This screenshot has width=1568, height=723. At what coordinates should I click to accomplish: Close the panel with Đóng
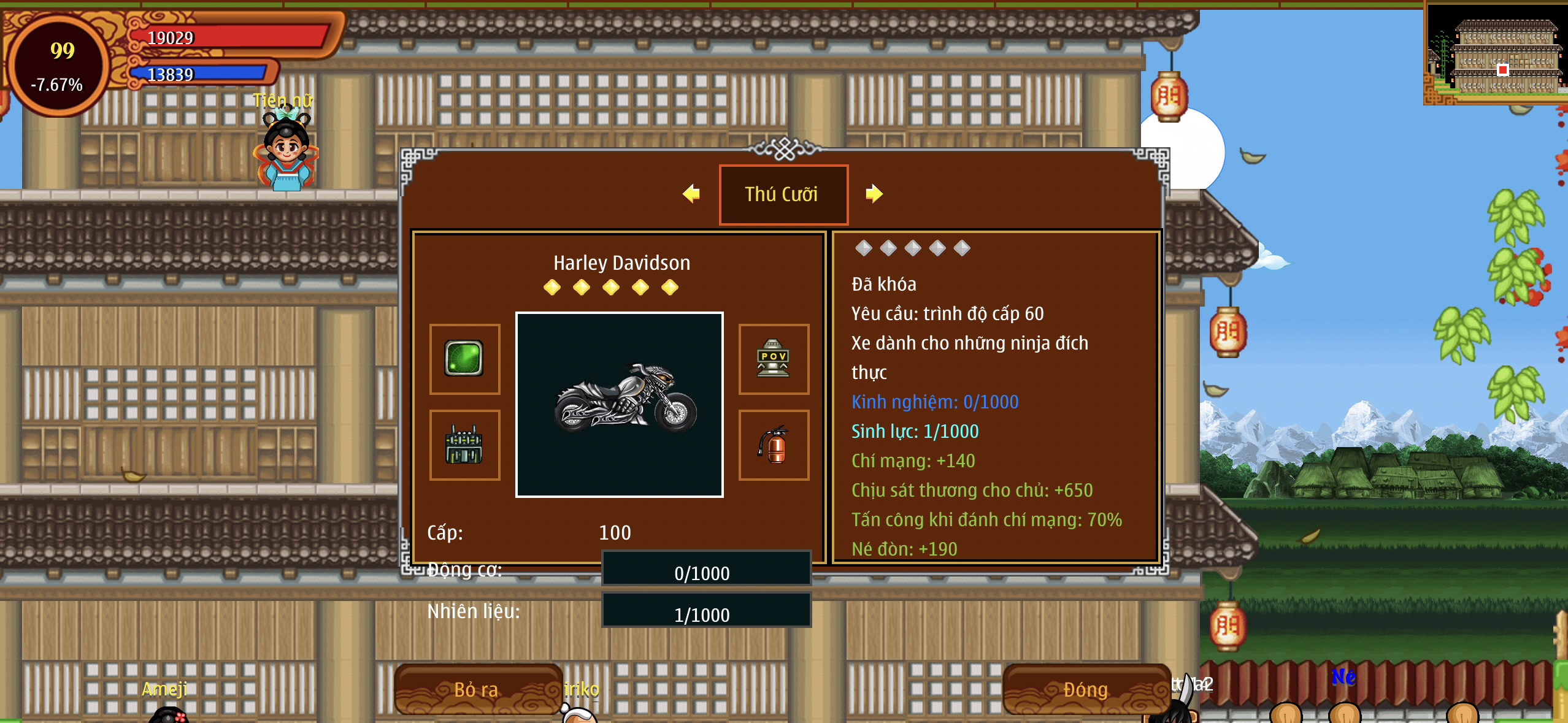[1086, 689]
